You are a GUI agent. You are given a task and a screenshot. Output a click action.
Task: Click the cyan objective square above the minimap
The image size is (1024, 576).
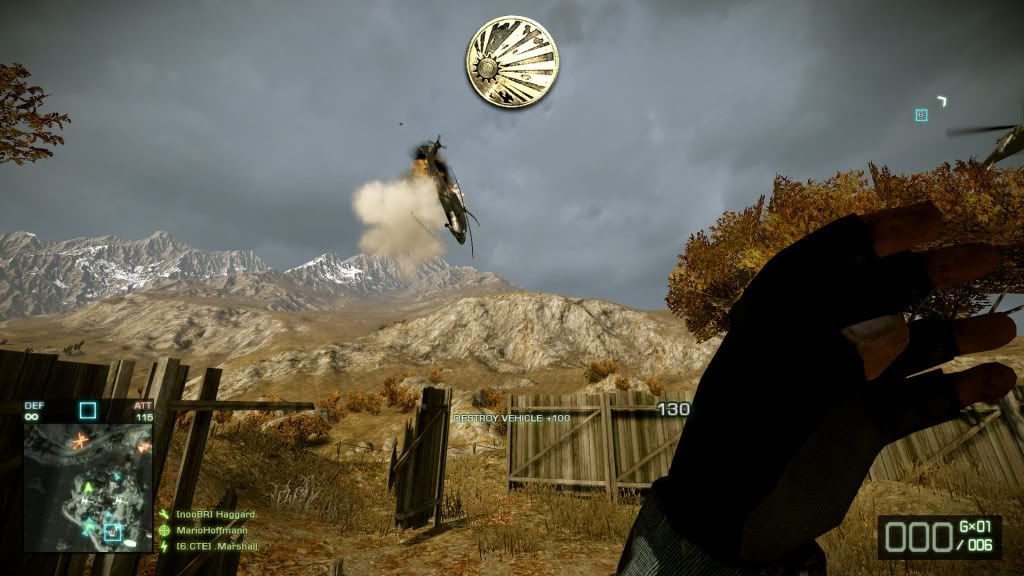88,409
